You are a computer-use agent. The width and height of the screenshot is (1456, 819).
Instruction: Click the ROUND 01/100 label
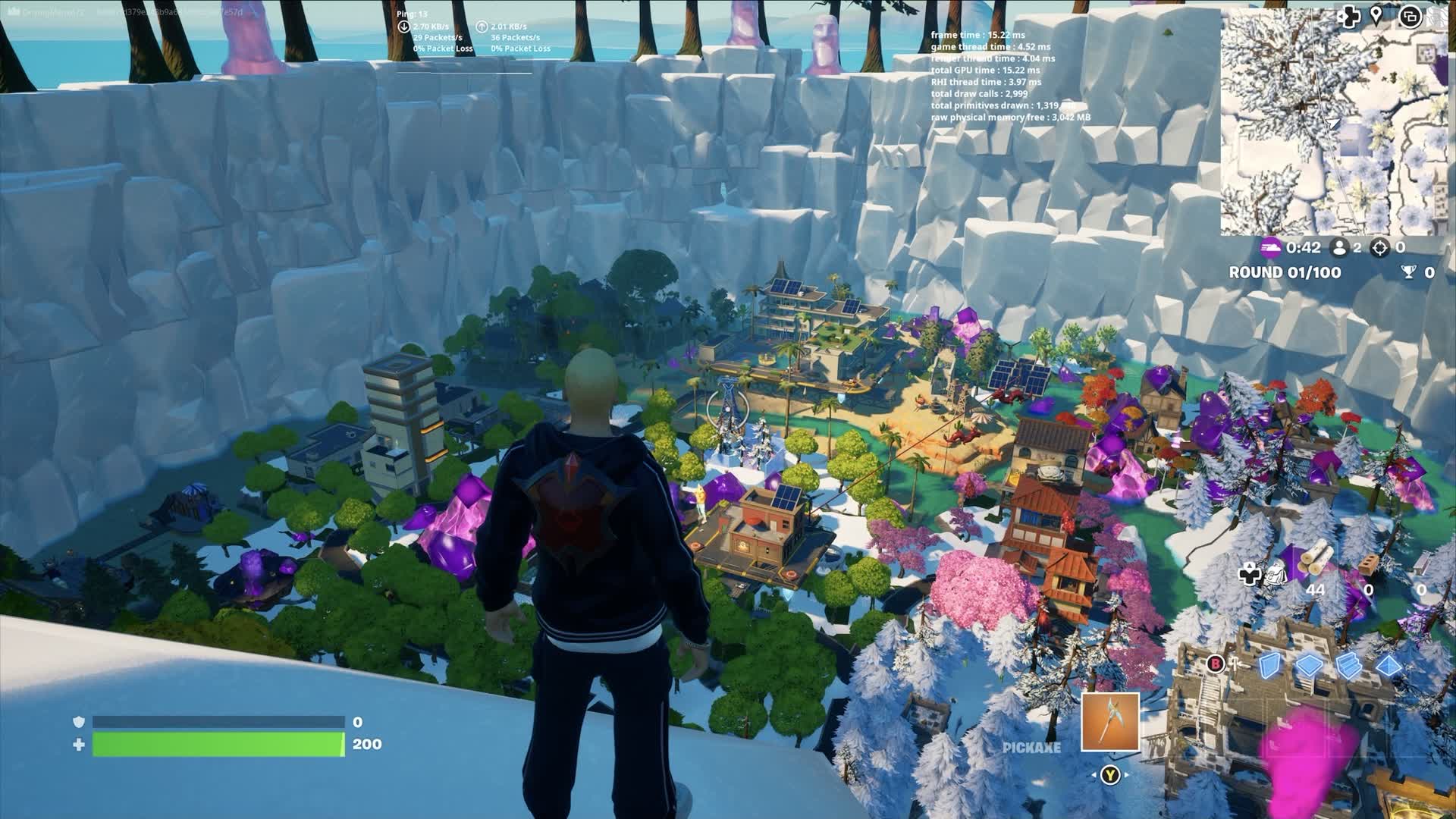(1284, 271)
